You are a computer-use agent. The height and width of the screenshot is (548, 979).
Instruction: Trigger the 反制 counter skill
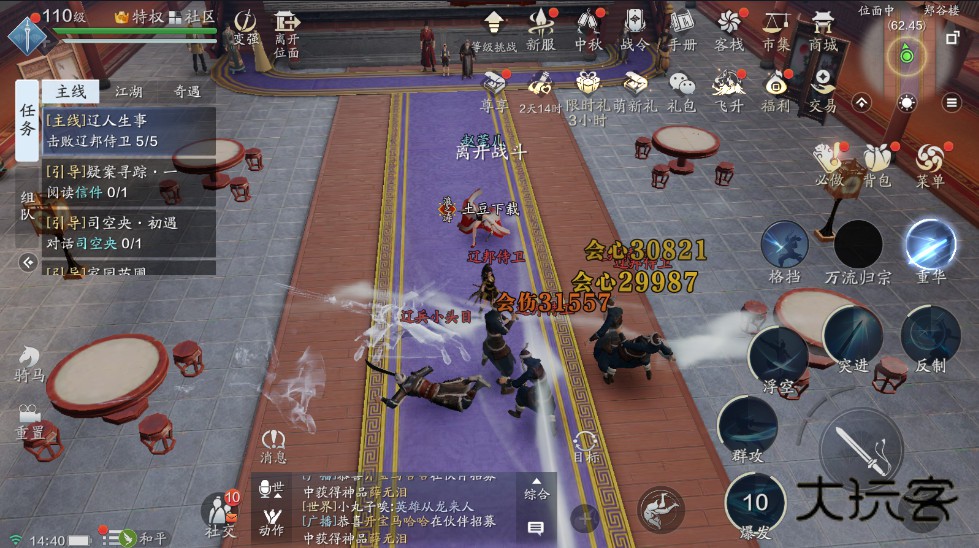(930, 338)
